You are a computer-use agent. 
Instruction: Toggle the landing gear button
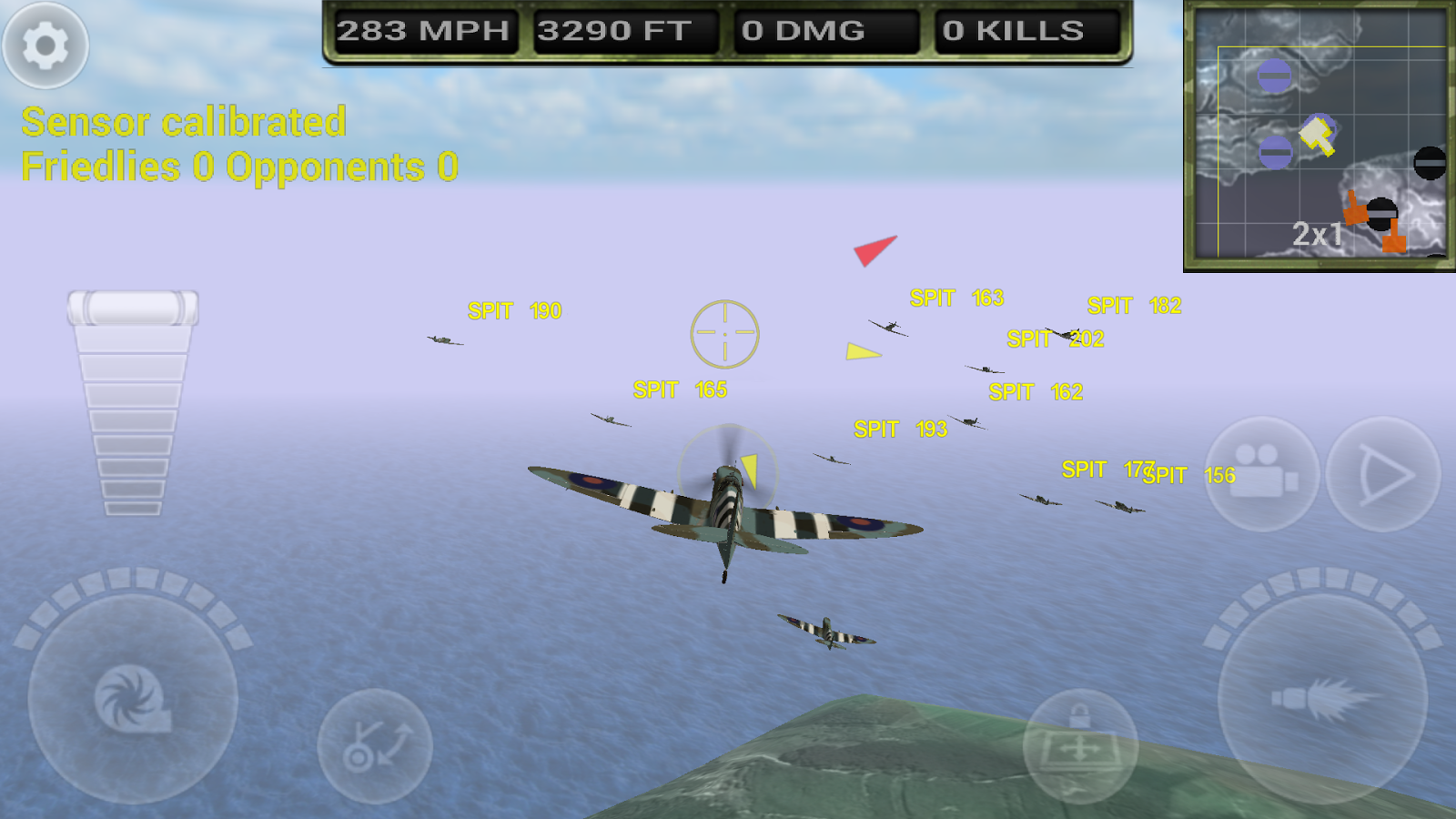coord(375,746)
